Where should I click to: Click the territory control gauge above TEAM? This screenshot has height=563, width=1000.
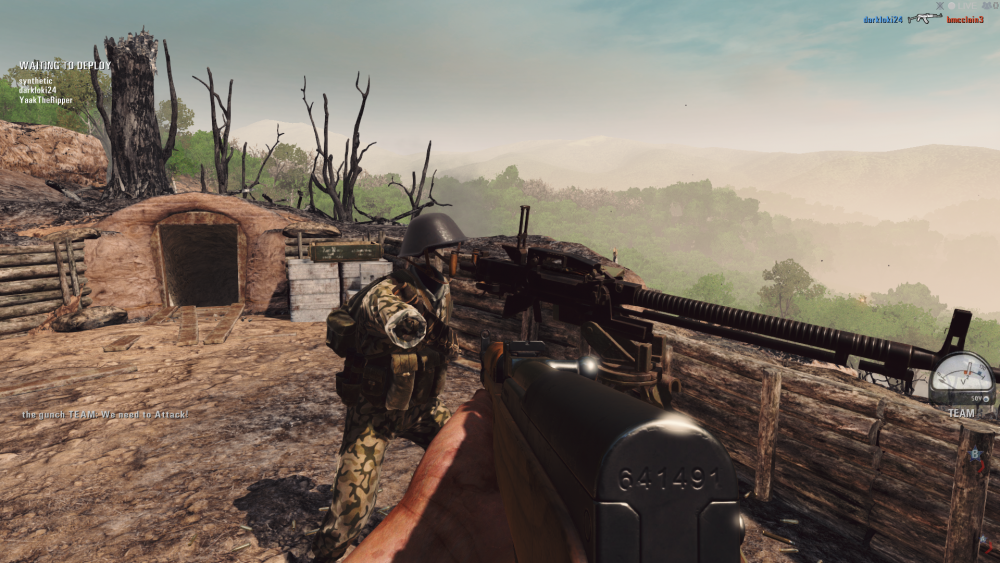coord(961,378)
